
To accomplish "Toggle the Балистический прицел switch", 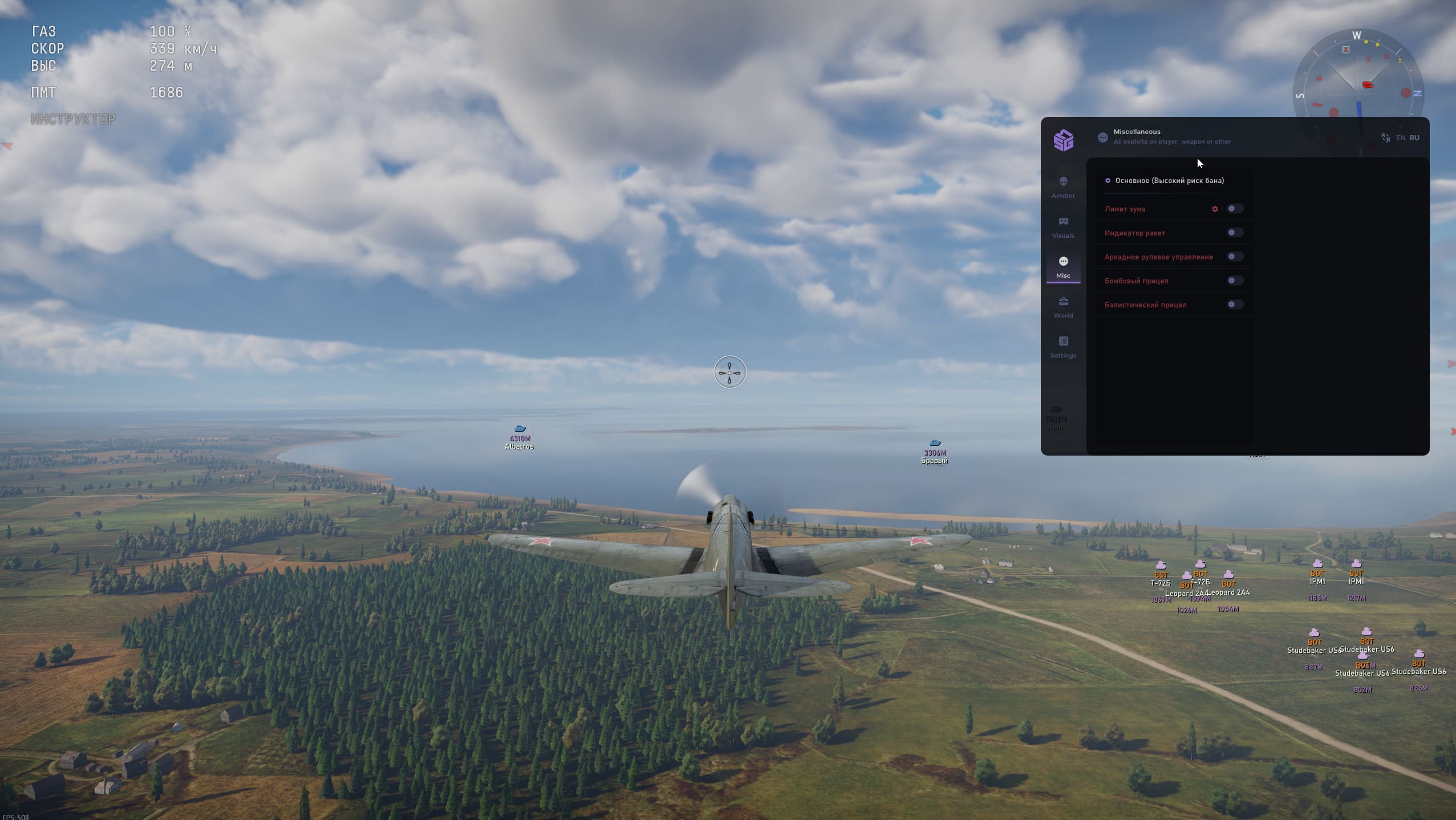I will coord(1234,305).
